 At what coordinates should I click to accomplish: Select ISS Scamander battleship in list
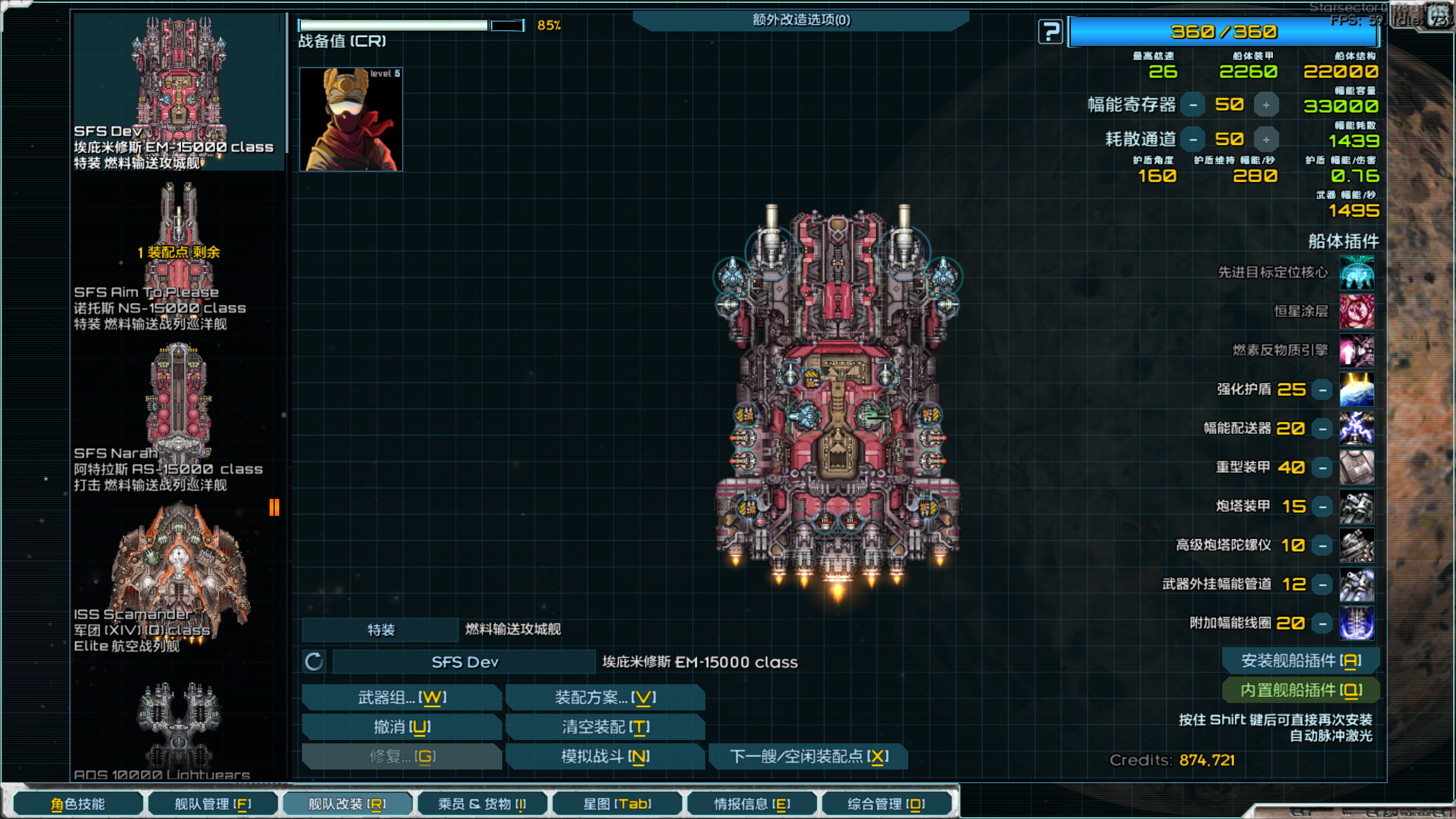coord(178,574)
